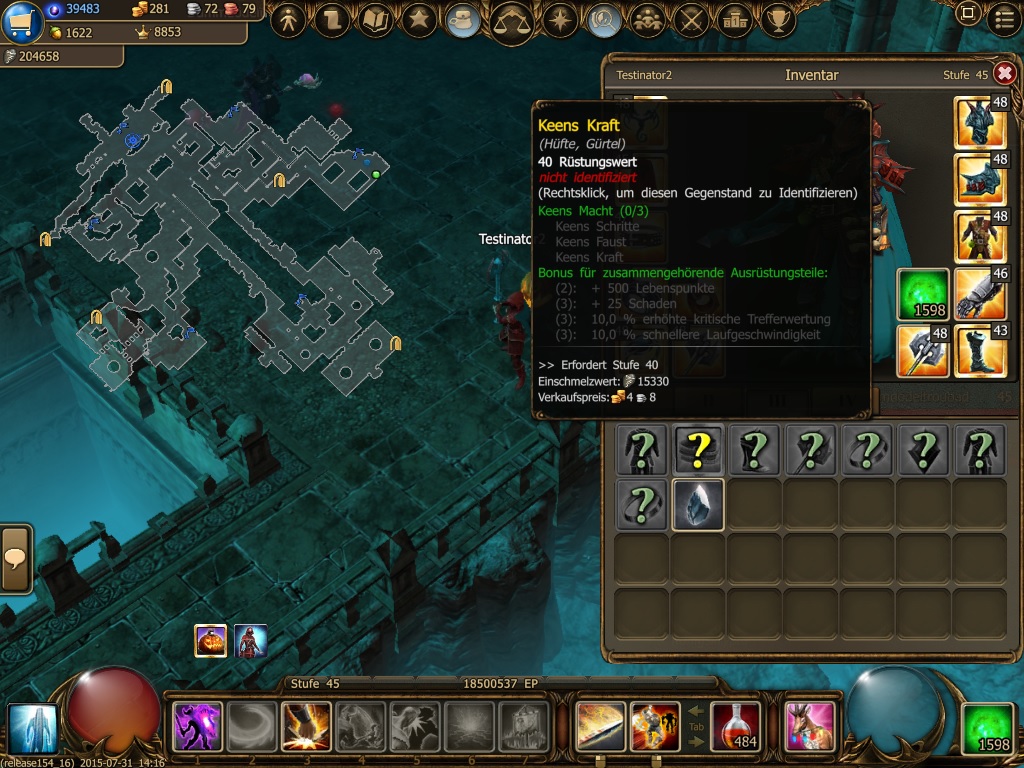
Task: Select the crystal gem inventory item
Action: 697,504
